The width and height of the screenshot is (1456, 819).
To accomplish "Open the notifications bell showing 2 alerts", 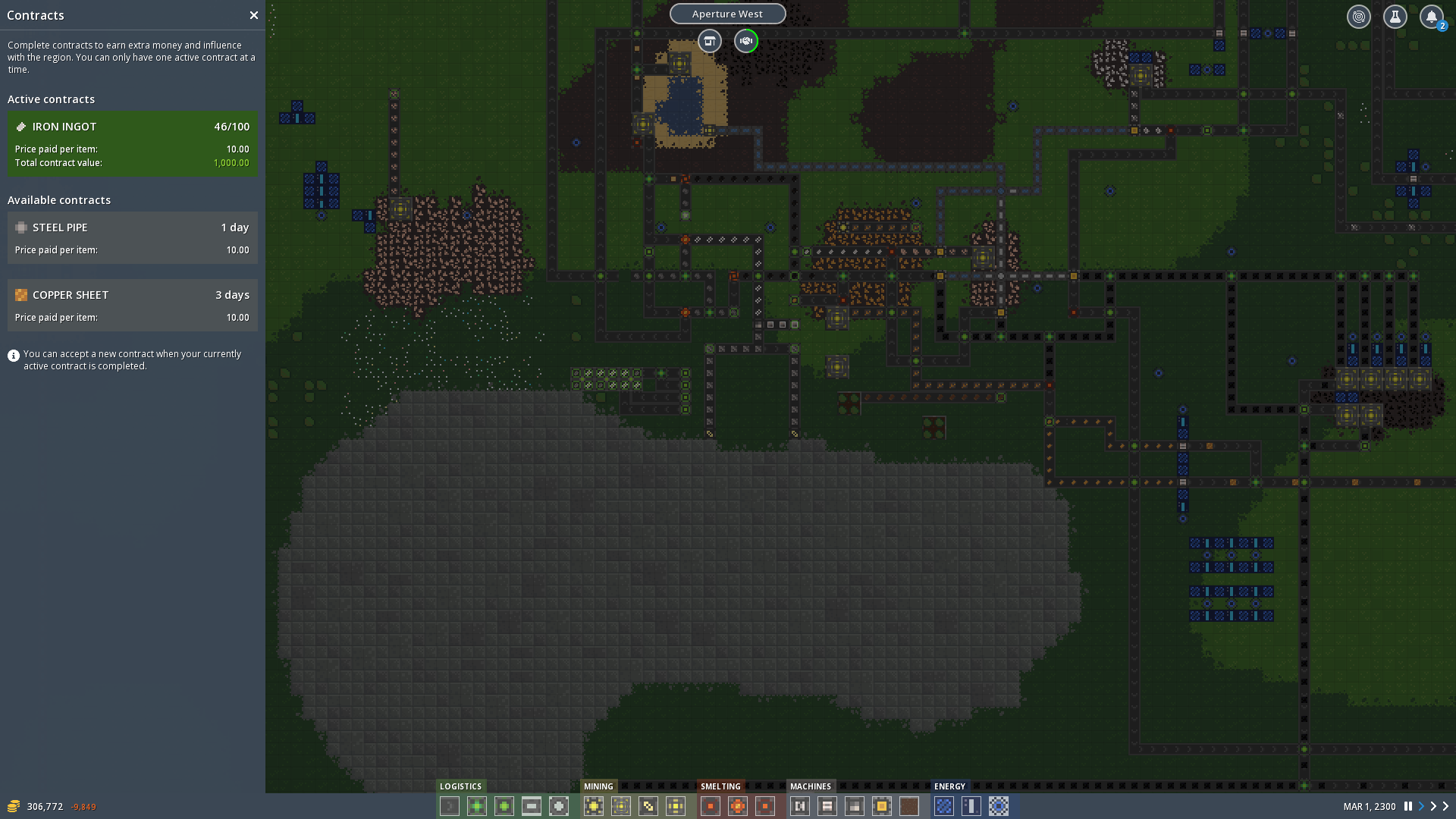I will point(1432,16).
